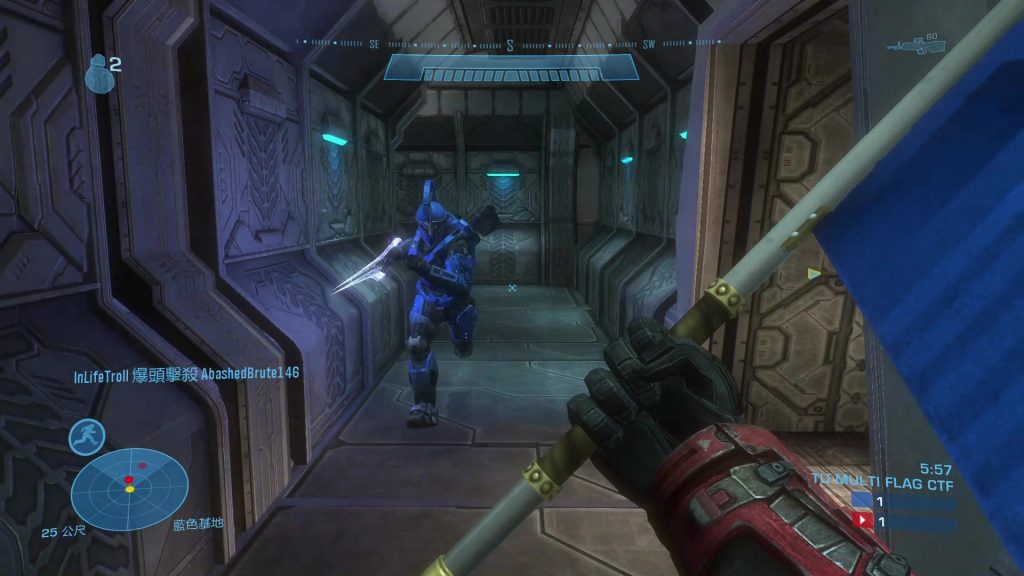Activate the sprint armor ability icon

coord(87,437)
